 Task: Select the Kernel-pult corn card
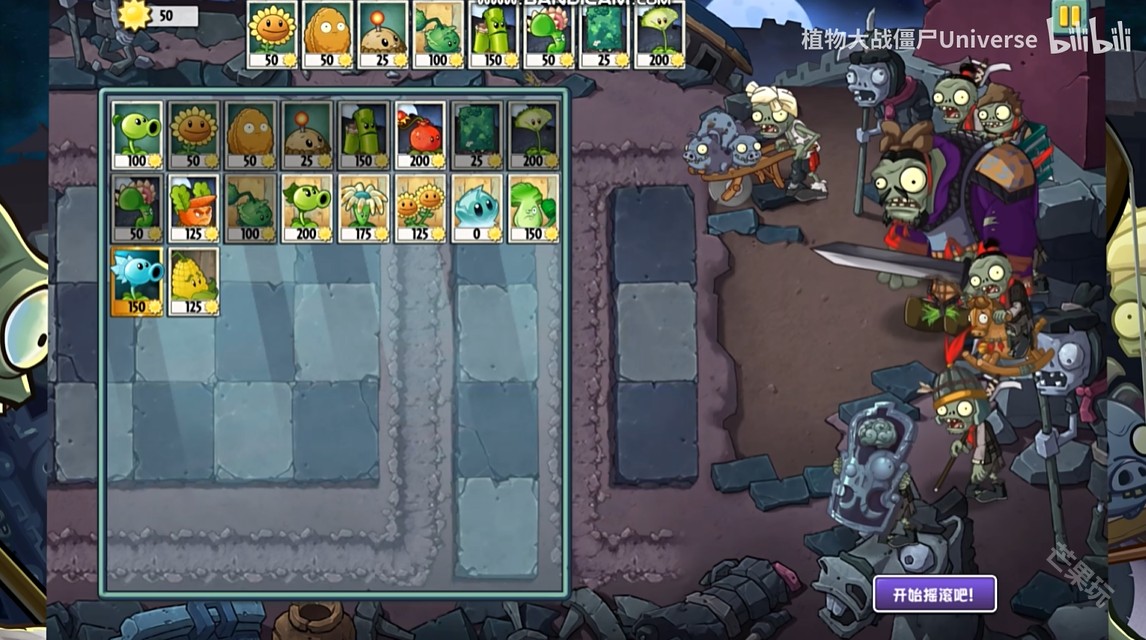(194, 281)
